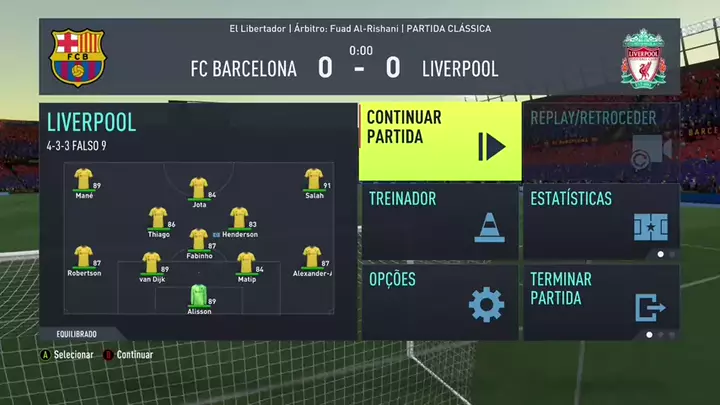Select the Continuar Partida tile
The image size is (720, 405).
coord(439,141)
